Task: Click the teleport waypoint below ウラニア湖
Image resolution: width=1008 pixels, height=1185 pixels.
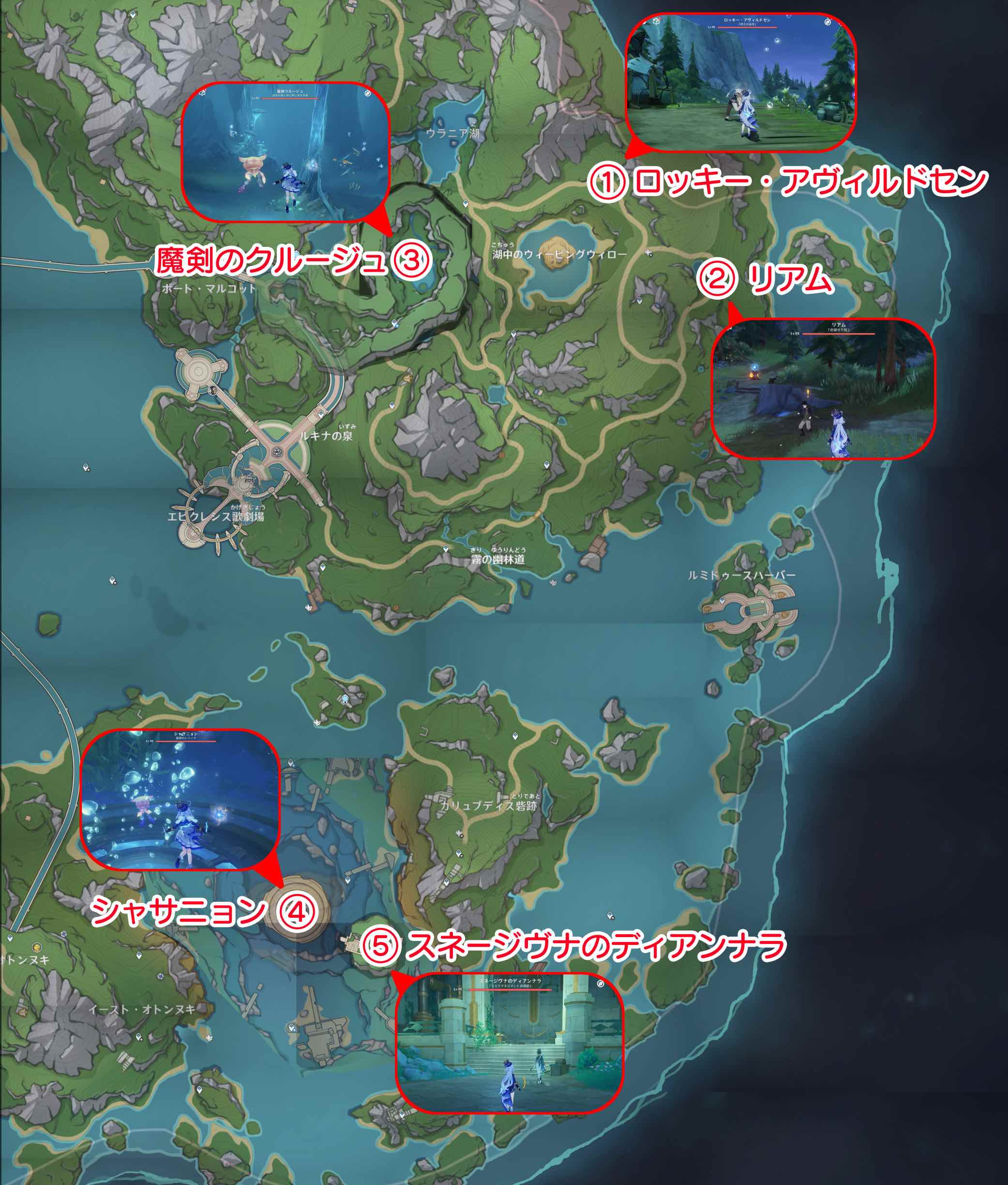Action: pyautogui.click(x=466, y=203)
